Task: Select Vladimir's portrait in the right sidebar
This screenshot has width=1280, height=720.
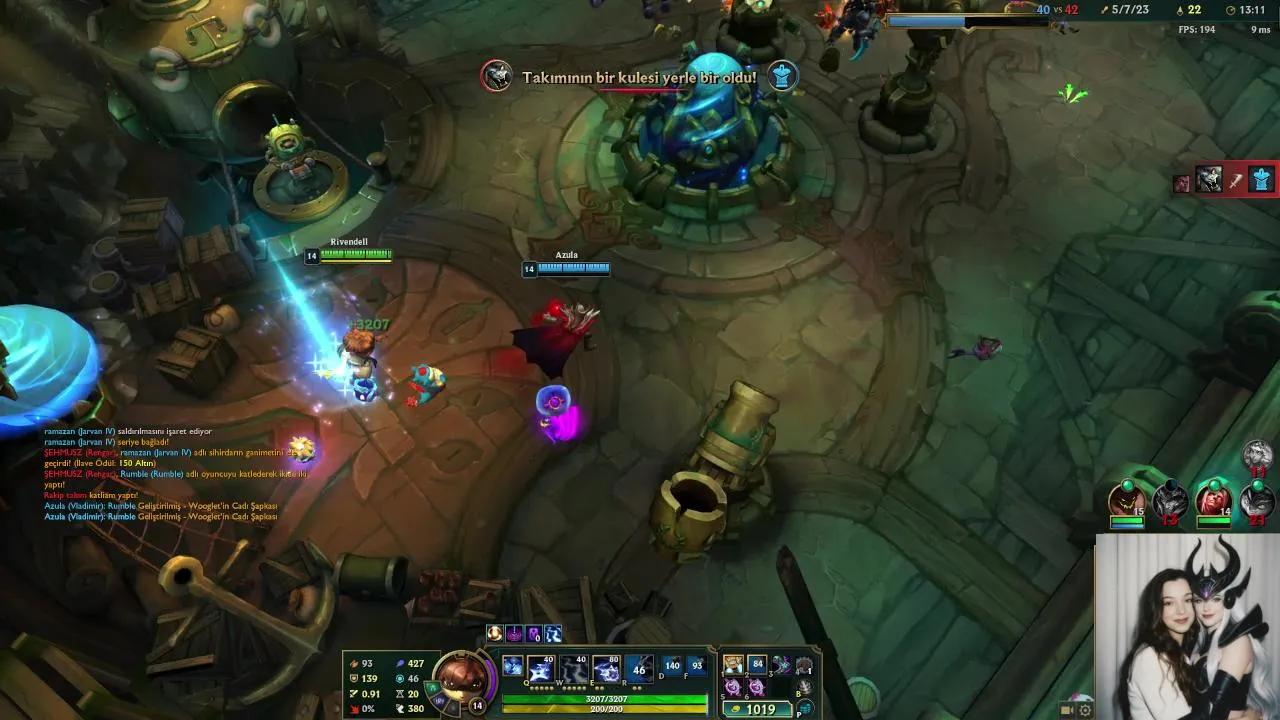Action: click(x=1215, y=500)
